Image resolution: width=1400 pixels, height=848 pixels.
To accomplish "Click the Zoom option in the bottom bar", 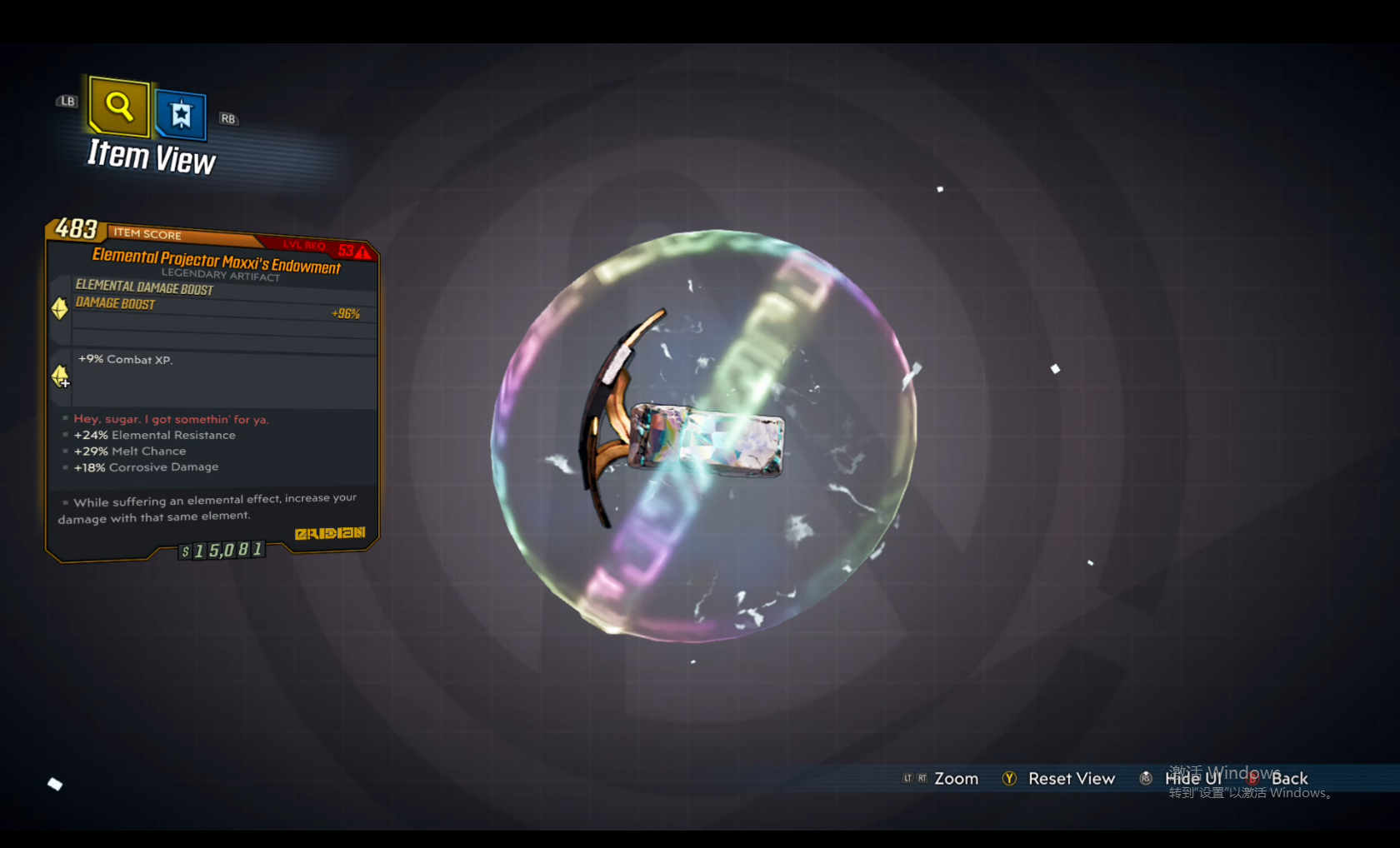I will pos(955,779).
